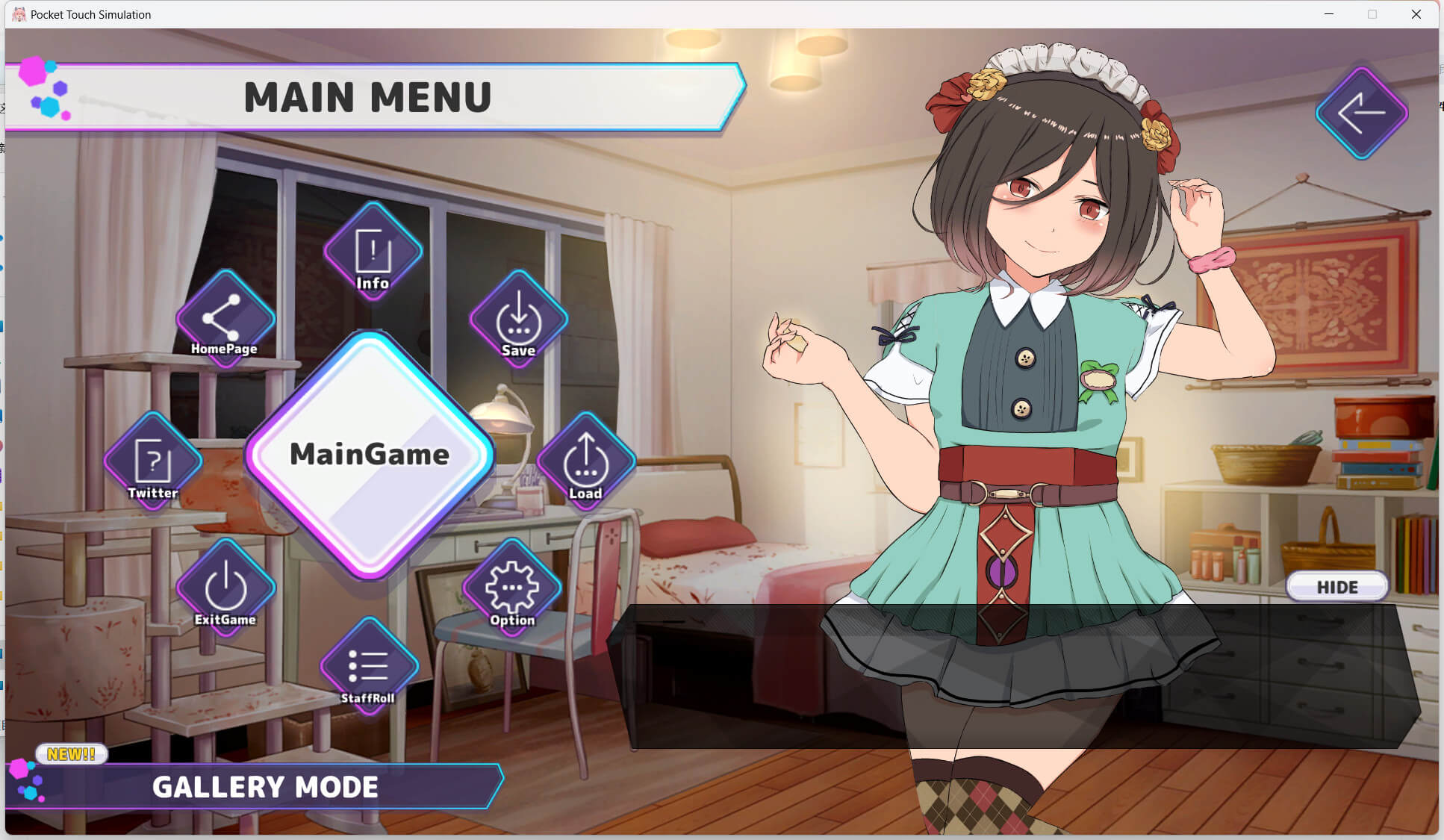Open the Twitter link button
The image size is (1444, 840).
[153, 462]
